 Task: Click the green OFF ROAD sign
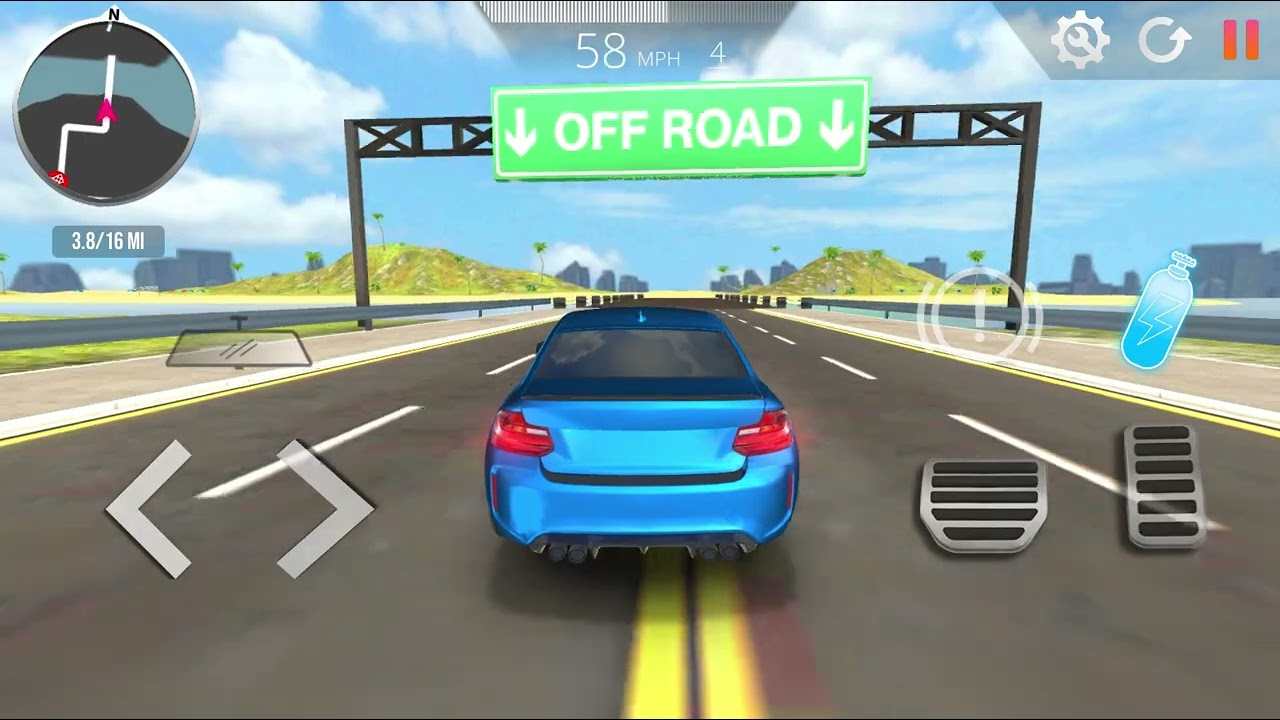click(x=678, y=126)
